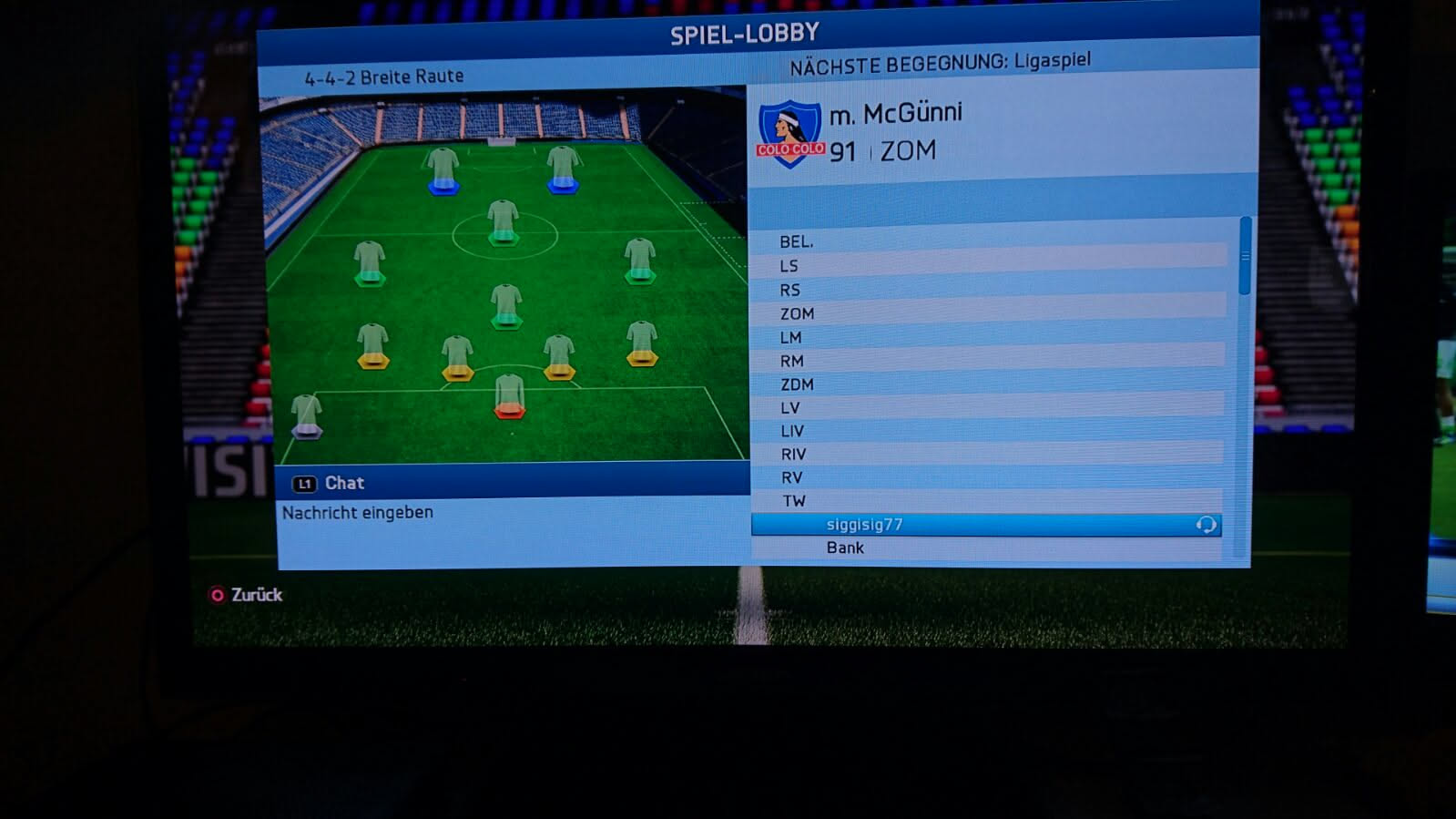Viewport: 1456px width, 819px height.
Task: Highlight player siggisig77 in the list
Action: pos(985,525)
